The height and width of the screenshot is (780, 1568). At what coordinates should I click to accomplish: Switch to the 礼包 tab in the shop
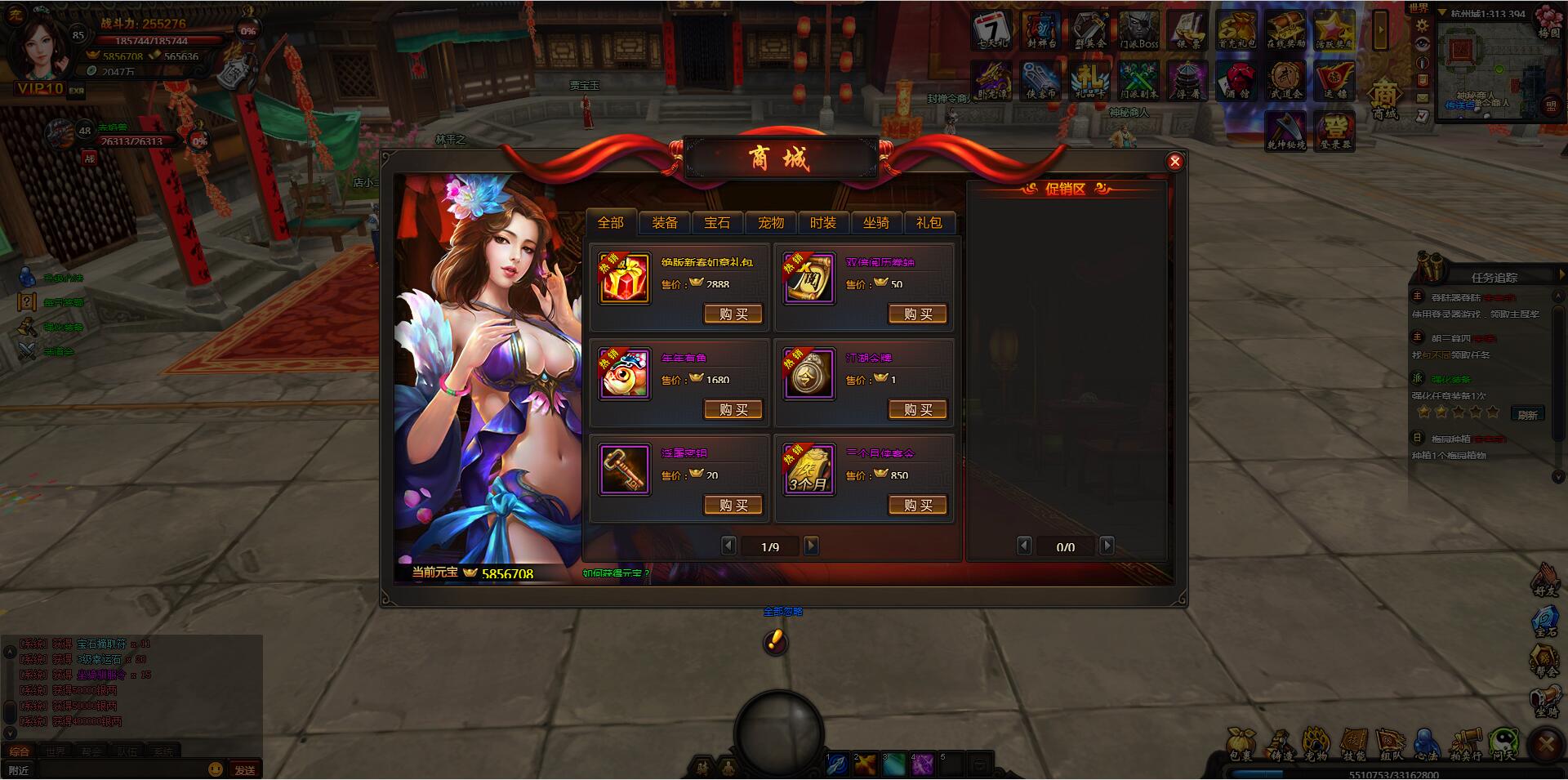coord(930,223)
